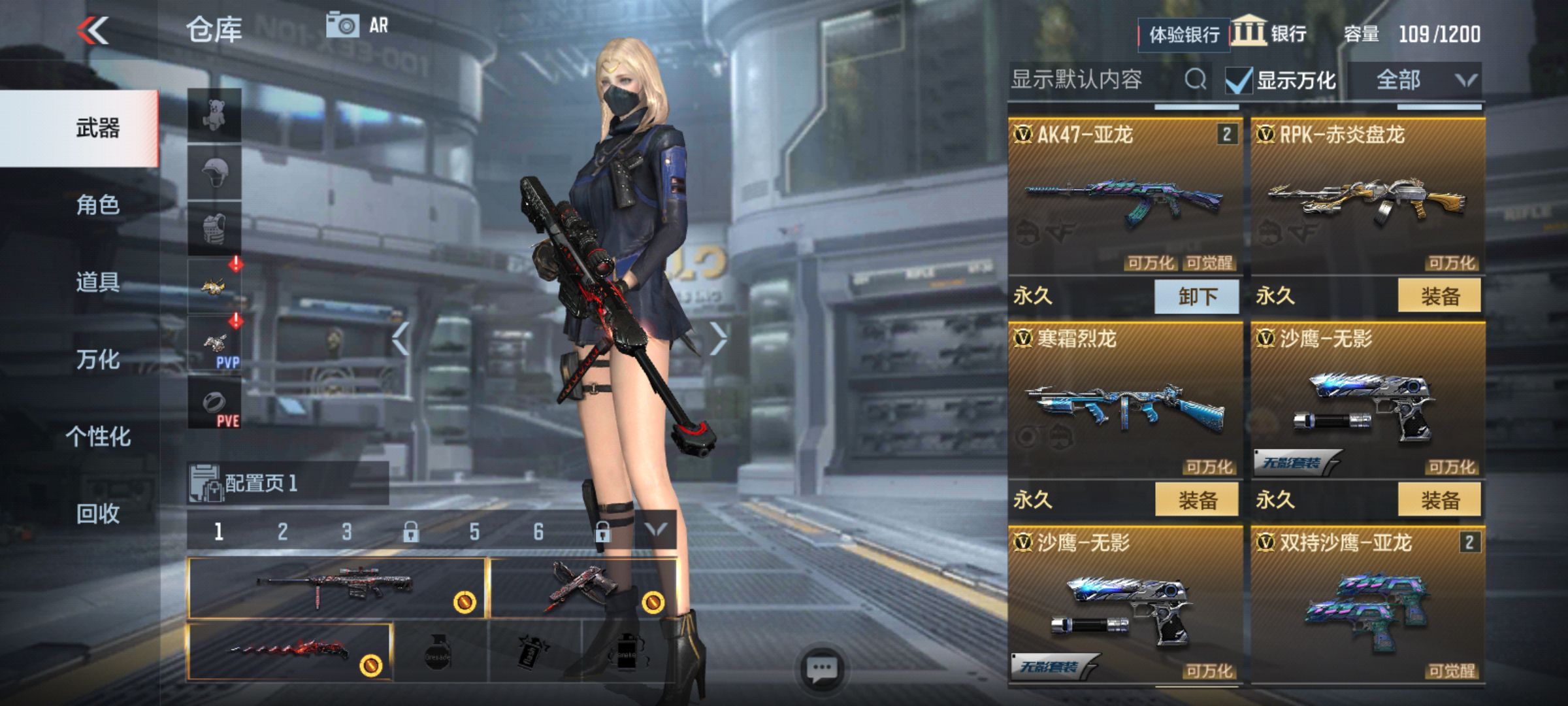Image resolution: width=1568 pixels, height=706 pixels.
Task: Open the AR camera mode
Action: (x=357, y=25)
